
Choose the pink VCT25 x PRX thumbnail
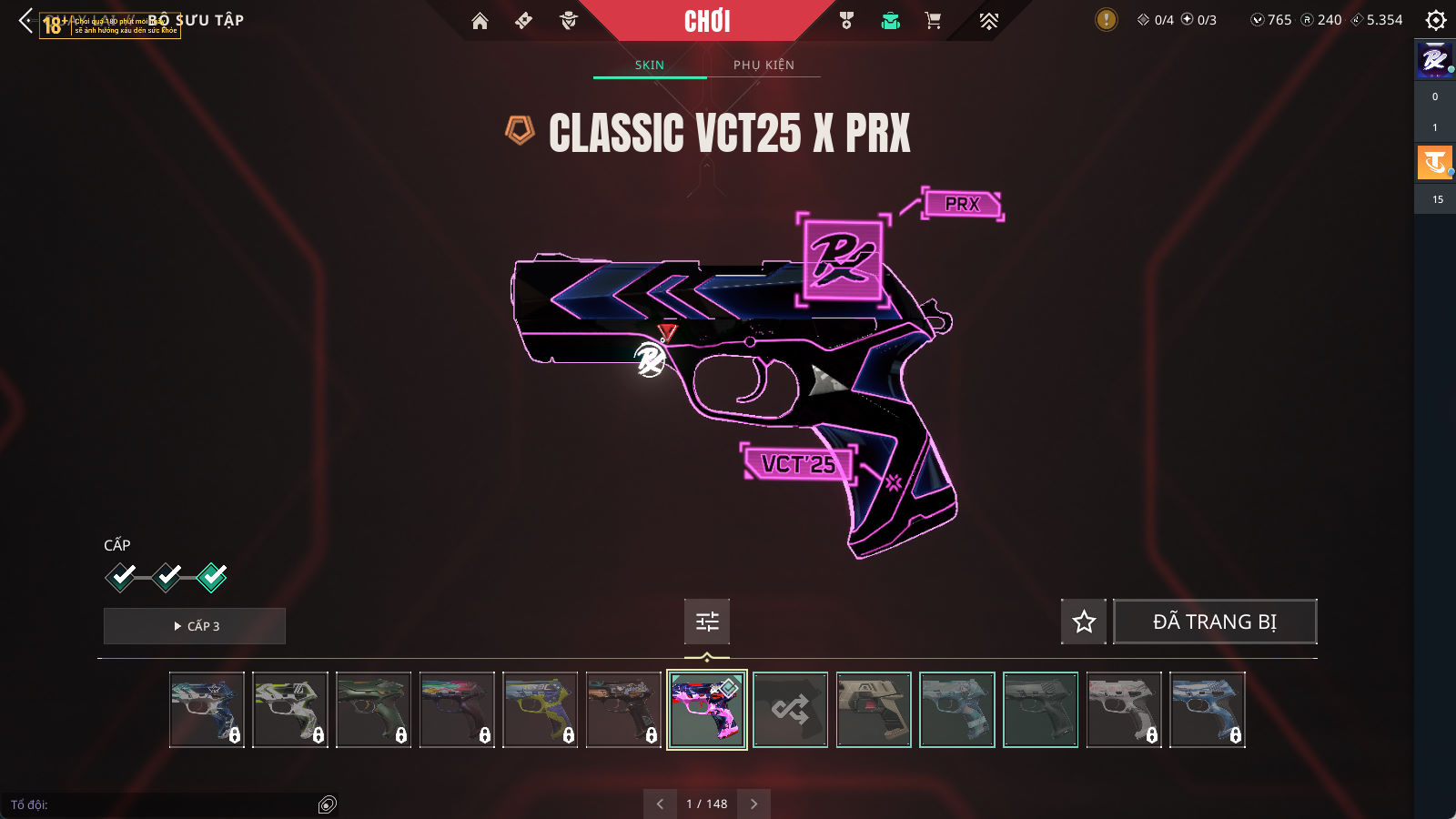(x=707, y=710)
